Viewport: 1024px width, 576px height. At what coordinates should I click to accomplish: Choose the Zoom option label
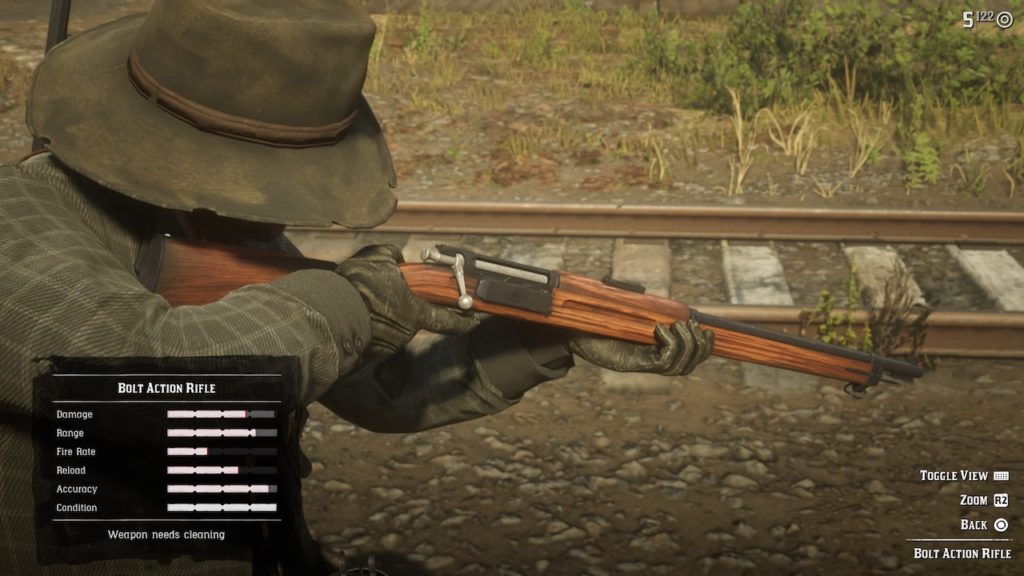[x=973, y=500]
